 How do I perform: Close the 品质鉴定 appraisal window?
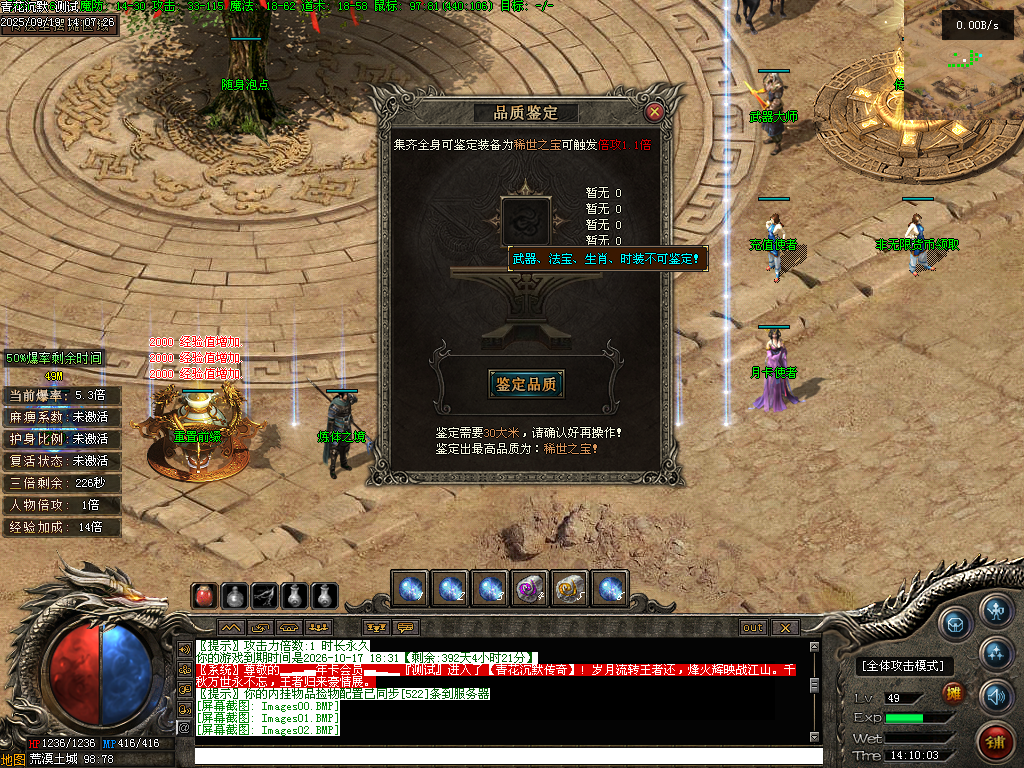(655, 112)
